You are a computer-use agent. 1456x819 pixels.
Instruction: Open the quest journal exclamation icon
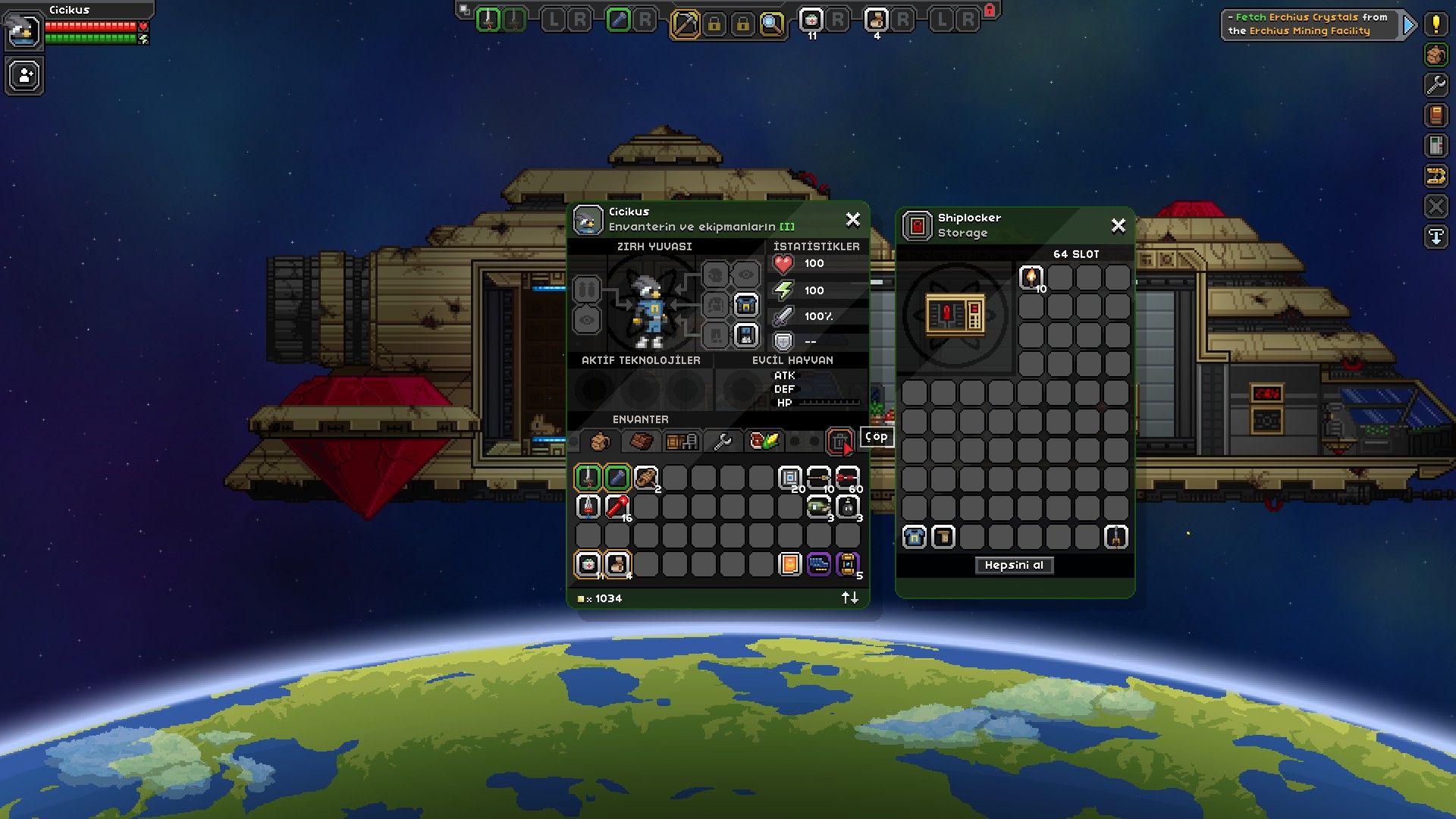1436,24
